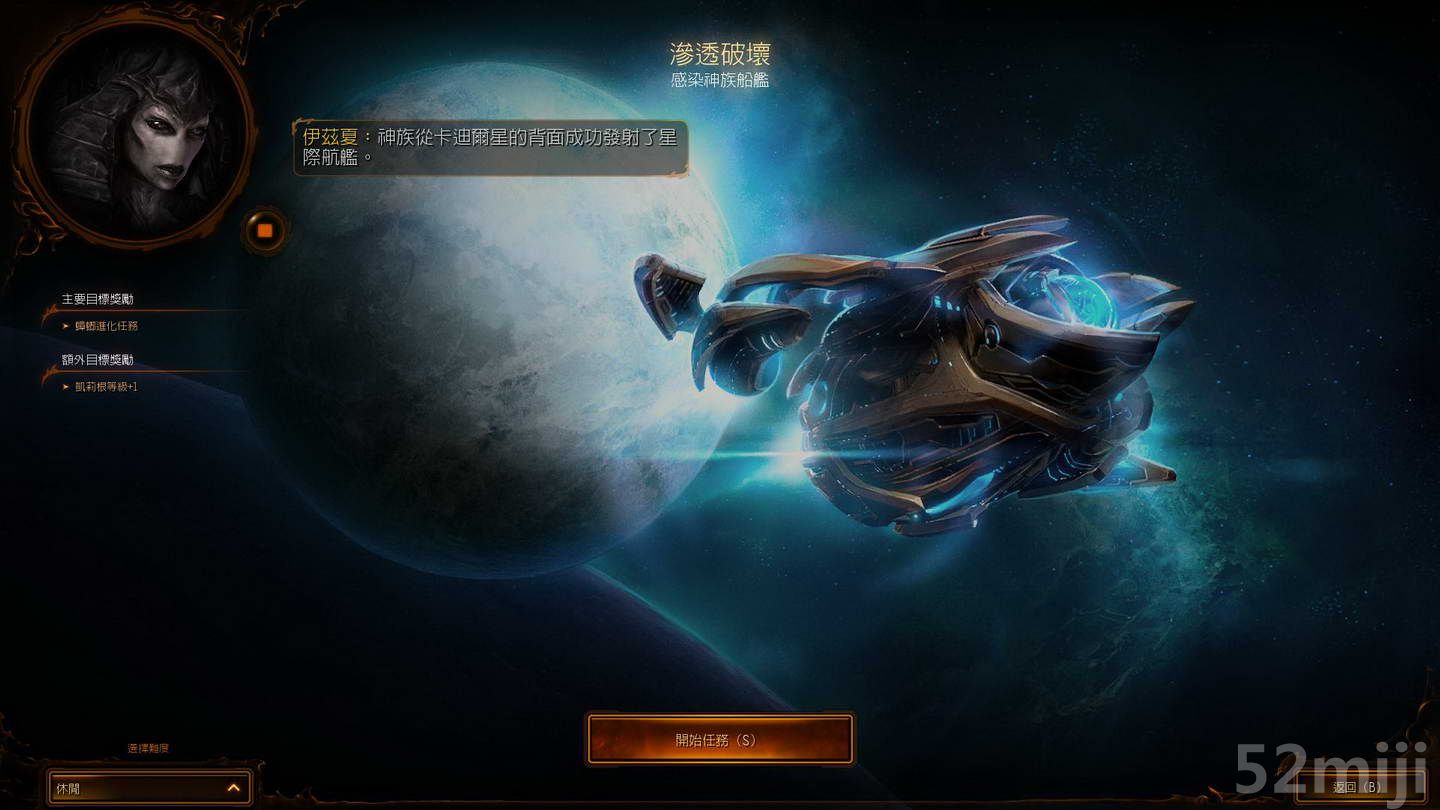
Task: Select the 蟑螂進化任務 reward entry
Action: 104,324
